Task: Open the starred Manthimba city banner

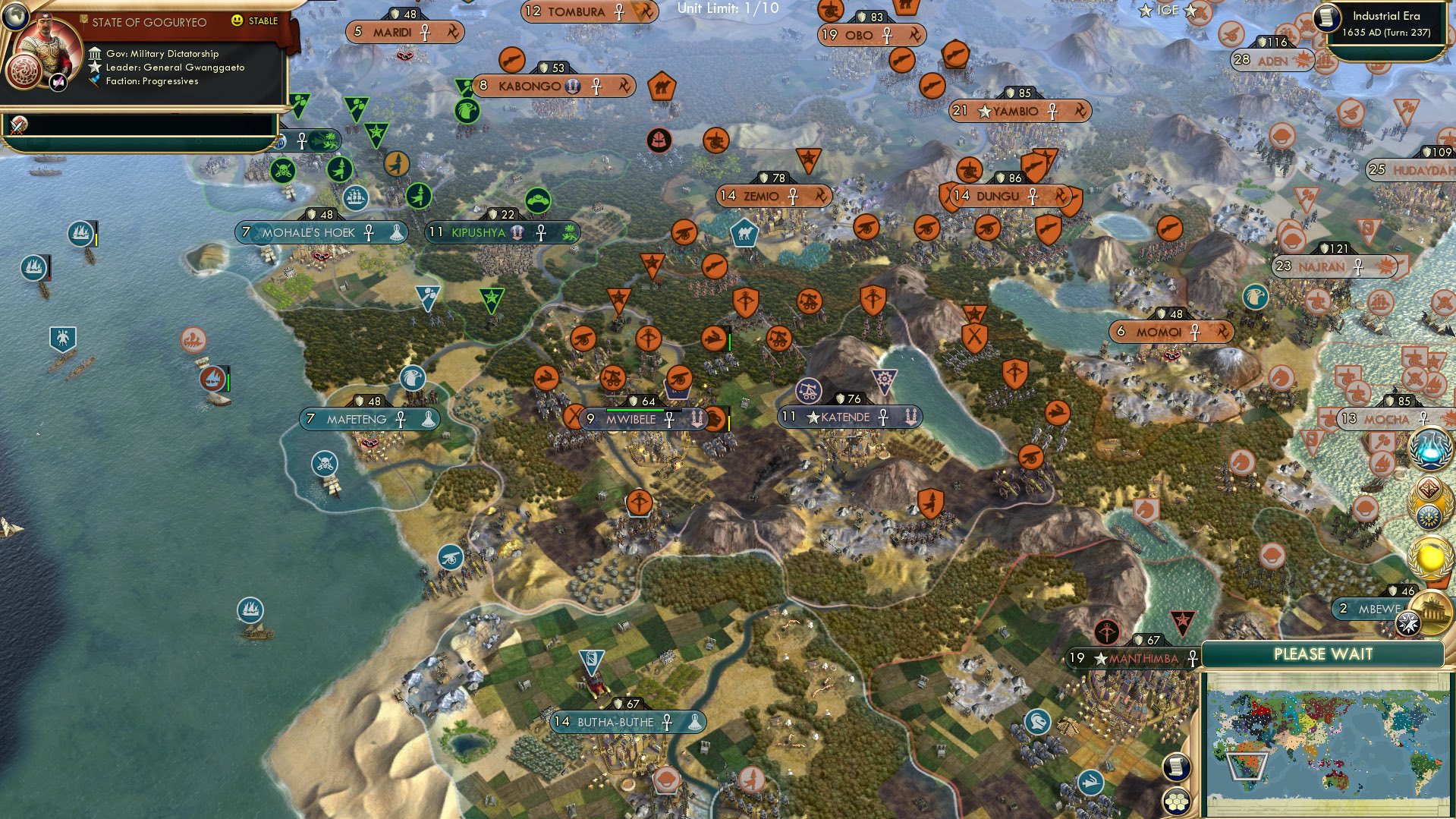Action: [x=1130, y=659]
